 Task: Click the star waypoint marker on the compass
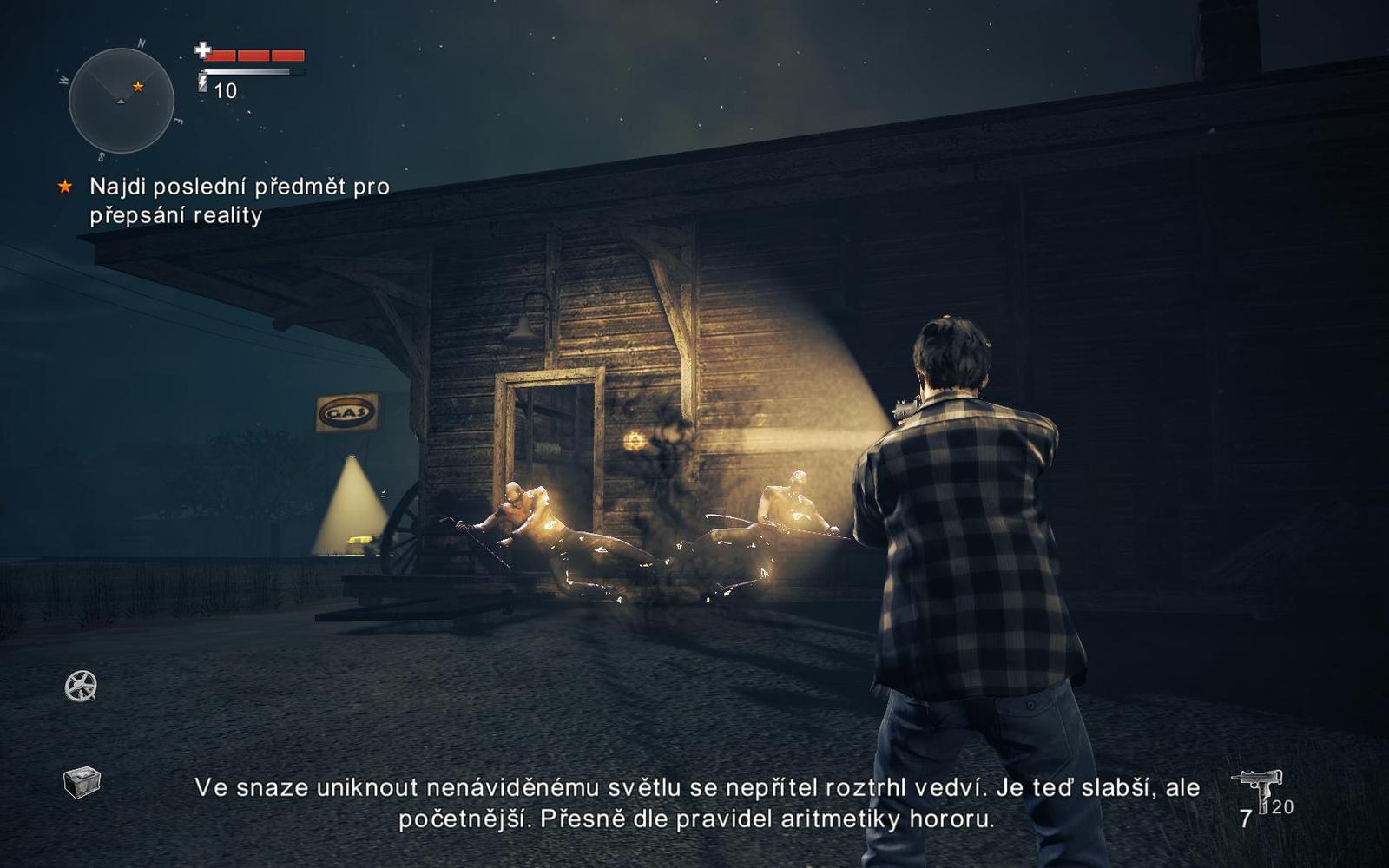[x=136, y=87]
